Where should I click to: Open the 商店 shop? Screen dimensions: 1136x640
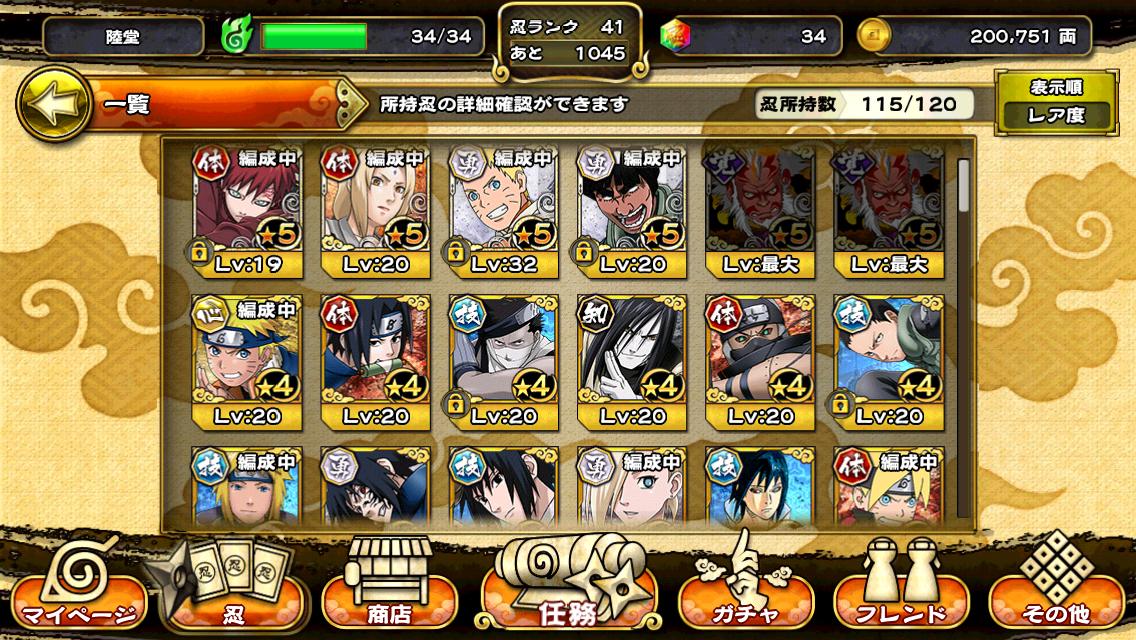[x=386, y=590]
